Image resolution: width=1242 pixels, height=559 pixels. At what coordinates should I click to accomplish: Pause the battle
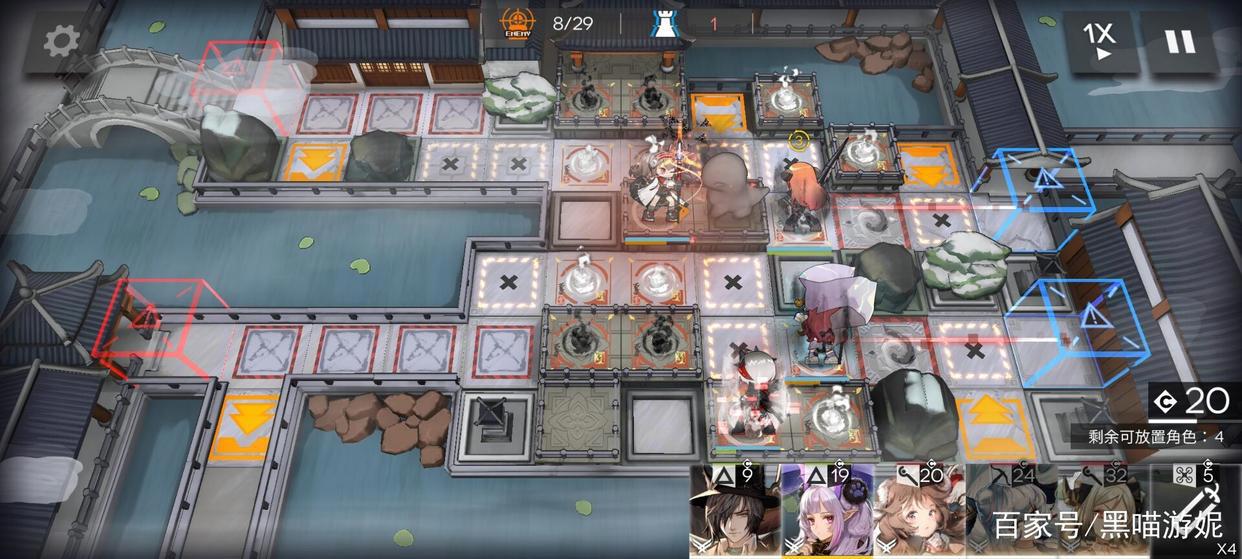[1180, 42]
